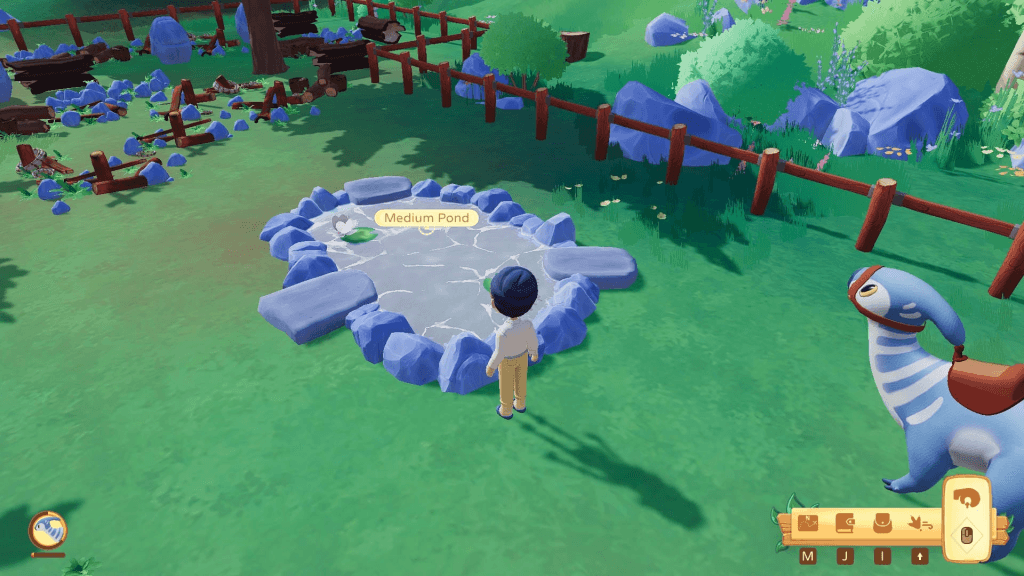Open the map from the toolbar
The image size is (1024, 576).
click(x=808, y=524)
